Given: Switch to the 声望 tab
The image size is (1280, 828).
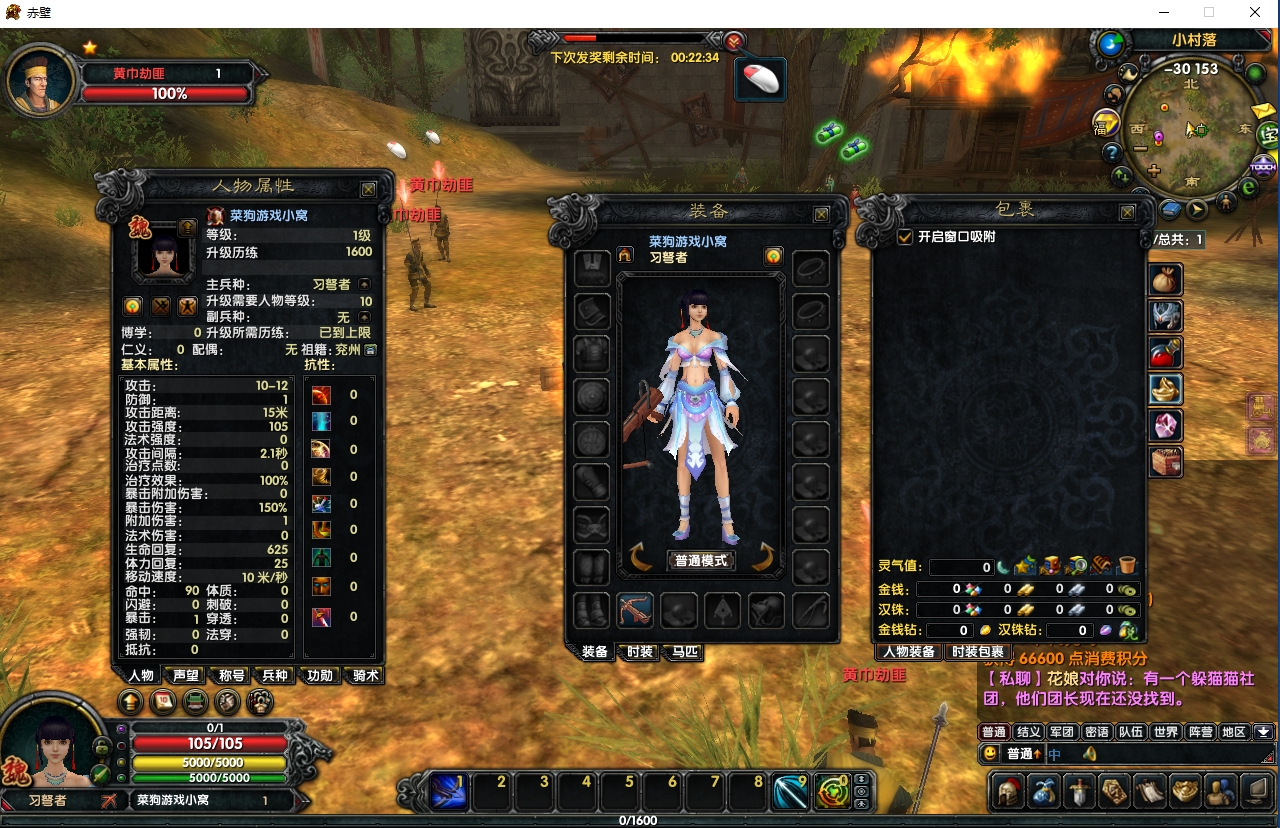Looking at the screenshot, I should coord(186,676).
